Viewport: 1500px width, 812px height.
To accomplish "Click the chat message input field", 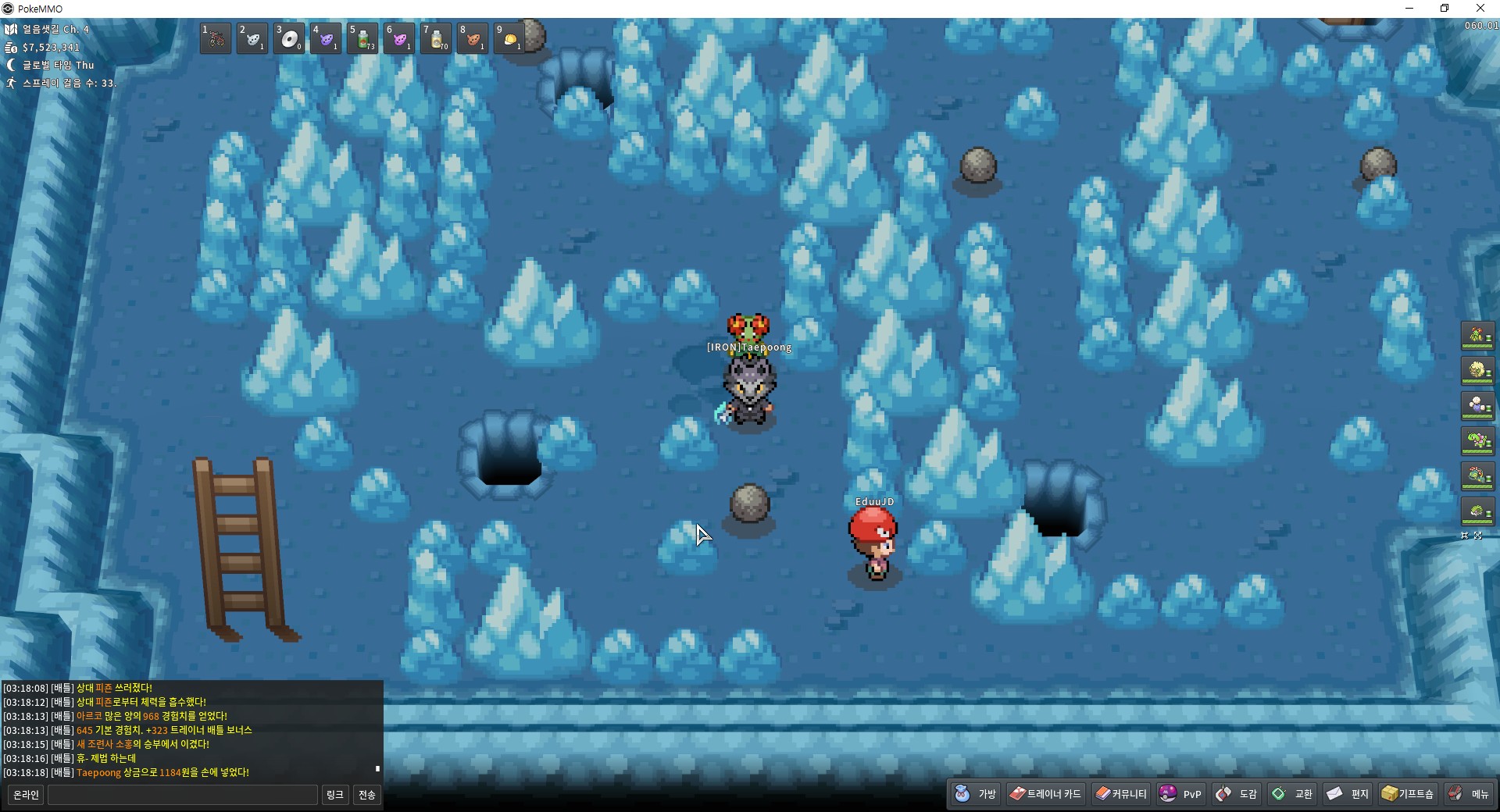I will point(183,795).
